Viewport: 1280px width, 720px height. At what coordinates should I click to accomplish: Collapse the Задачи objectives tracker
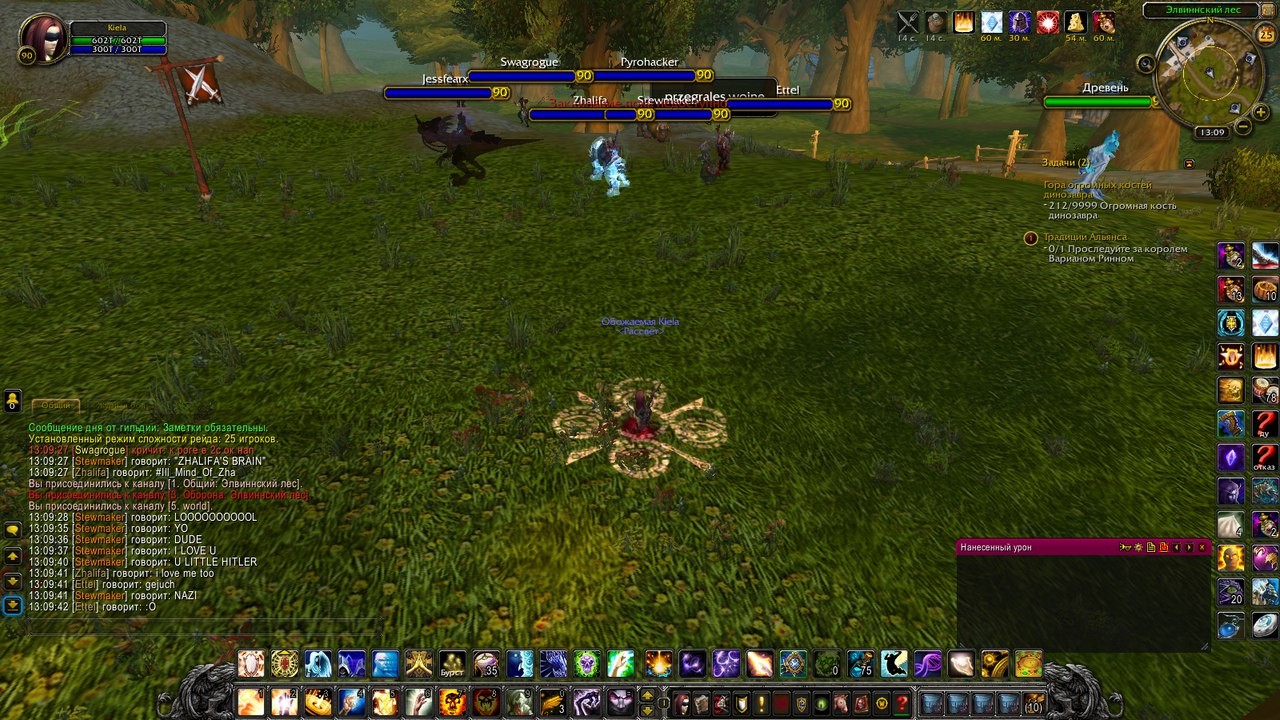tap(1189, 163)
